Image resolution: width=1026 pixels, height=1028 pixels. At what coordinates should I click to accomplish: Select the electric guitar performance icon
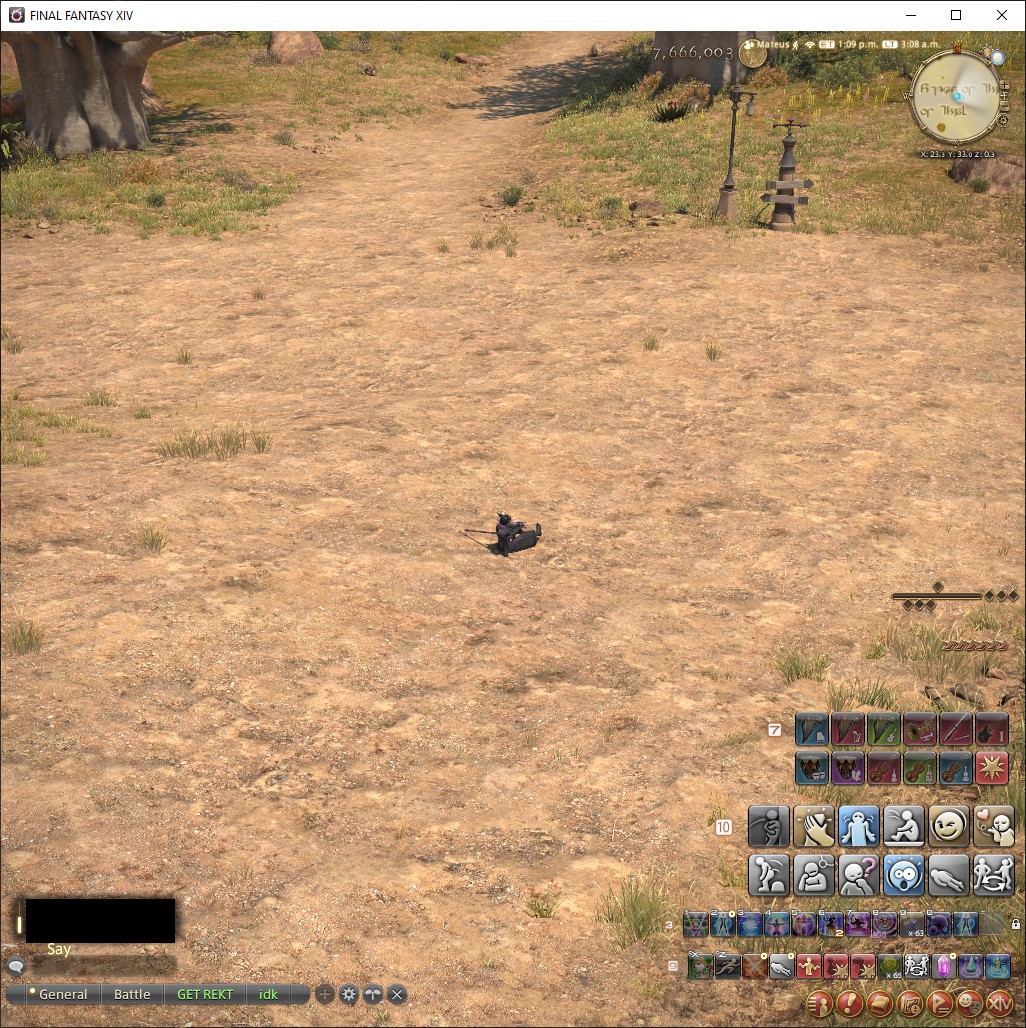[991, 729]
